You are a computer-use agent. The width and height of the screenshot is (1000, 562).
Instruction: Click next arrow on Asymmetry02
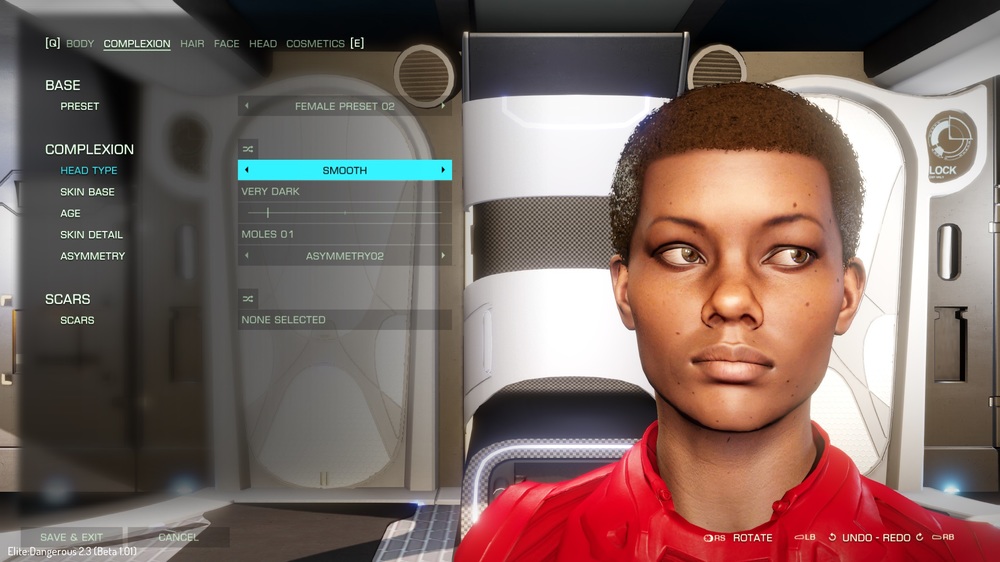coord(443,257)
